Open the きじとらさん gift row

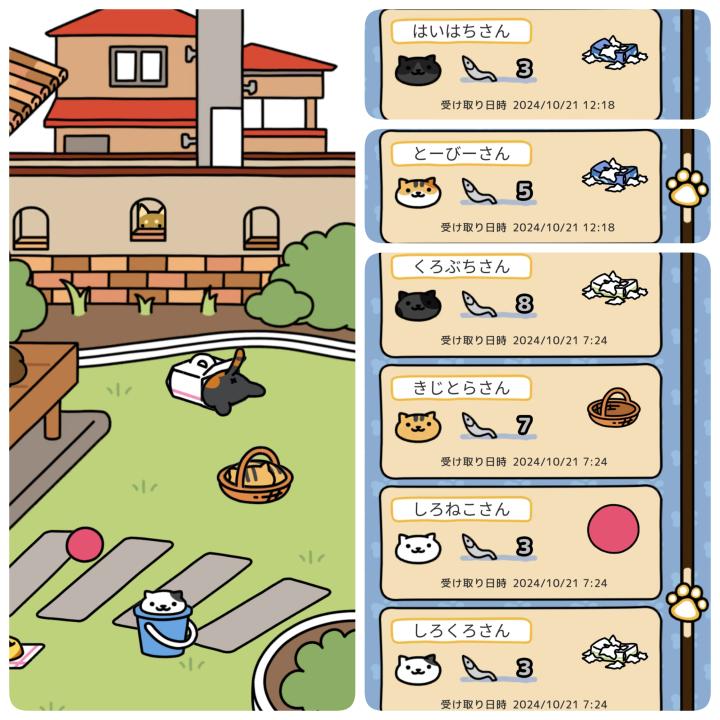(520, 423)
